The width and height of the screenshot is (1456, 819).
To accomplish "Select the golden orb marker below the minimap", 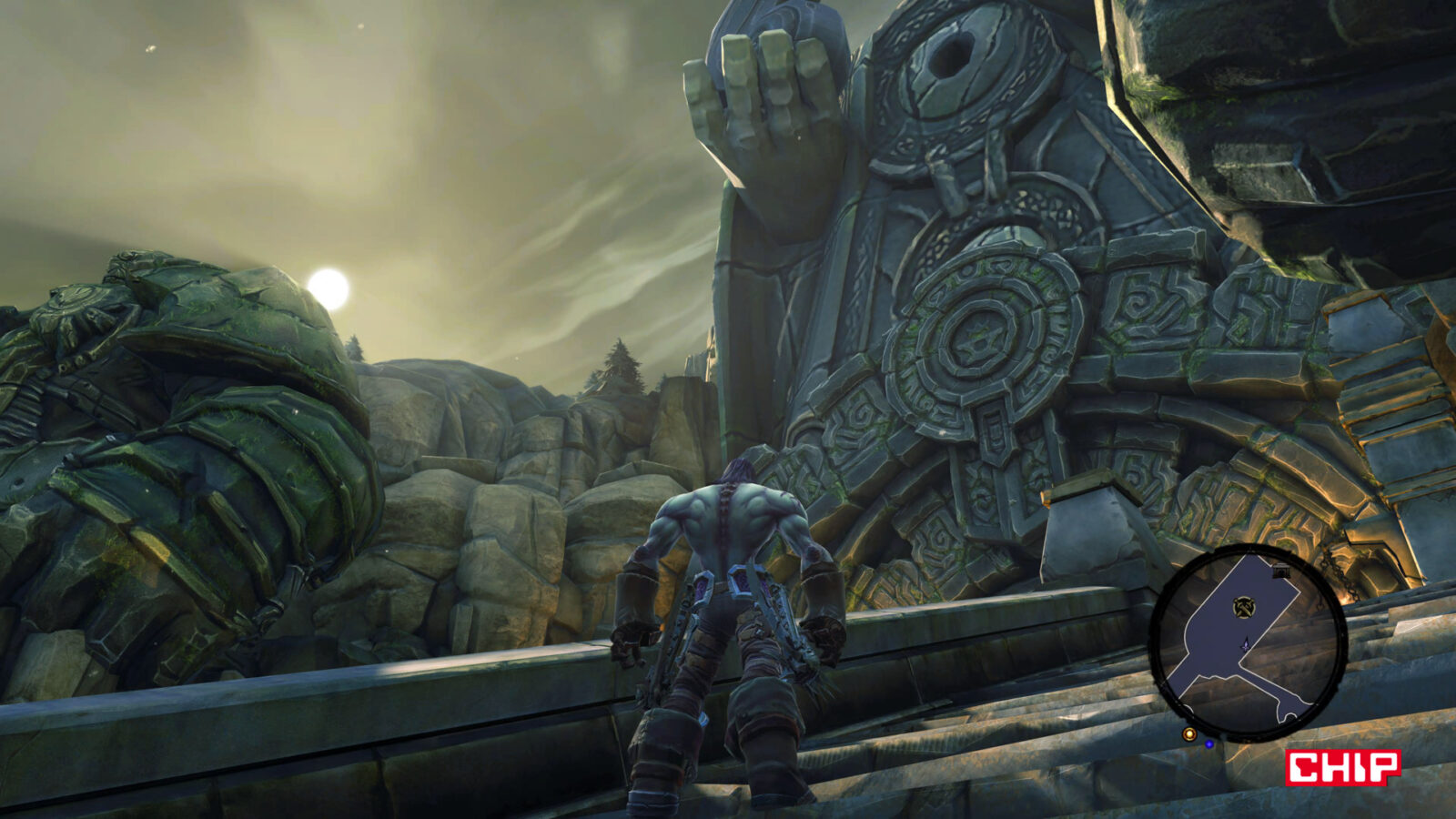I will coord(1188,733).
